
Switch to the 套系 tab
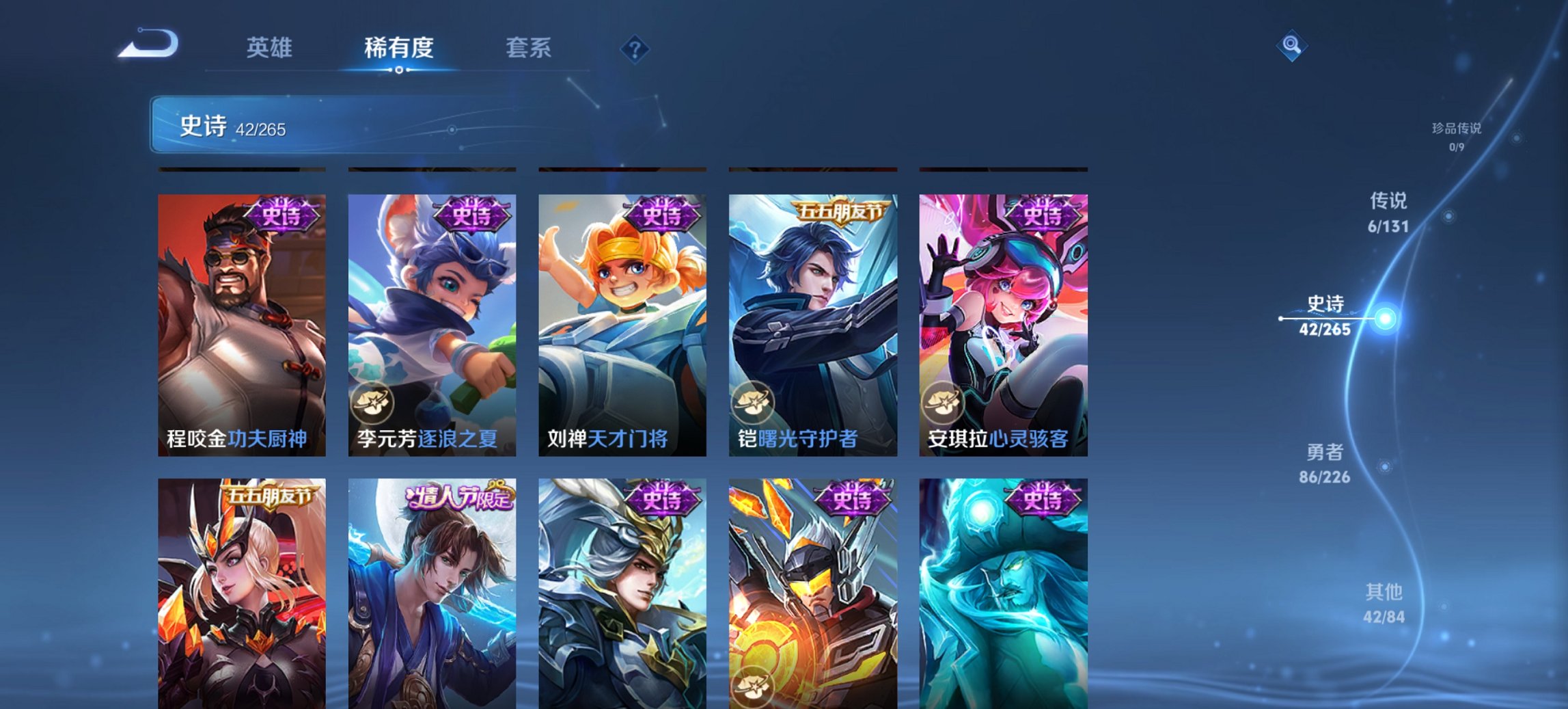click(529, 48)
